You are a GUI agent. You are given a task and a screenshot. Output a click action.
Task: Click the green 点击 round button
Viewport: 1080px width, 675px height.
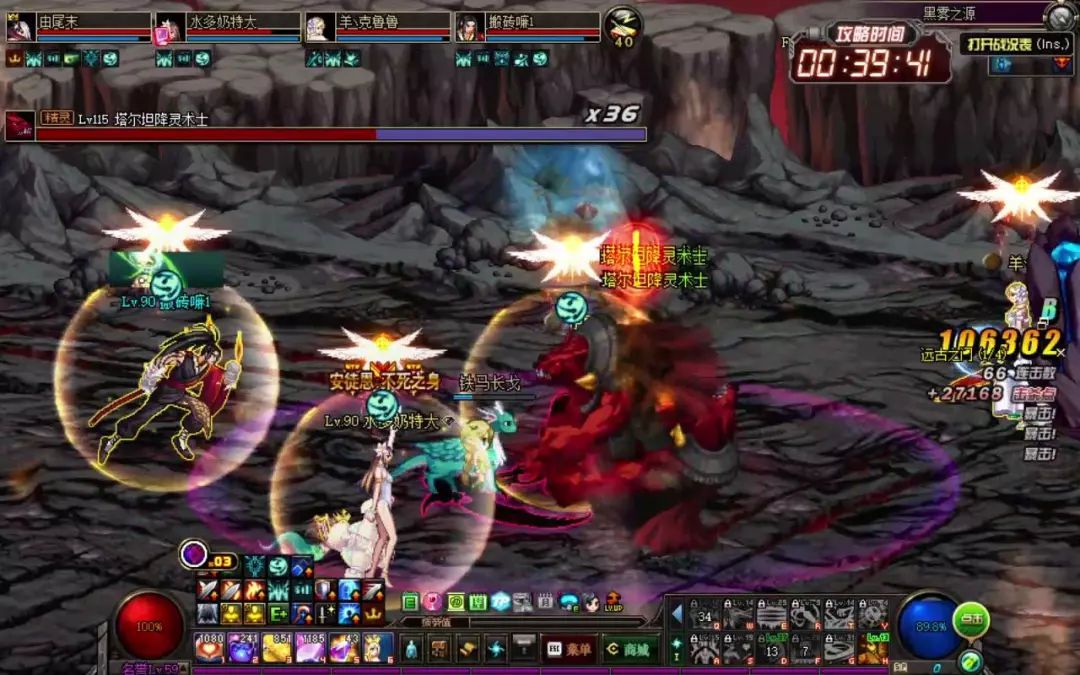(x=970, y=619)
